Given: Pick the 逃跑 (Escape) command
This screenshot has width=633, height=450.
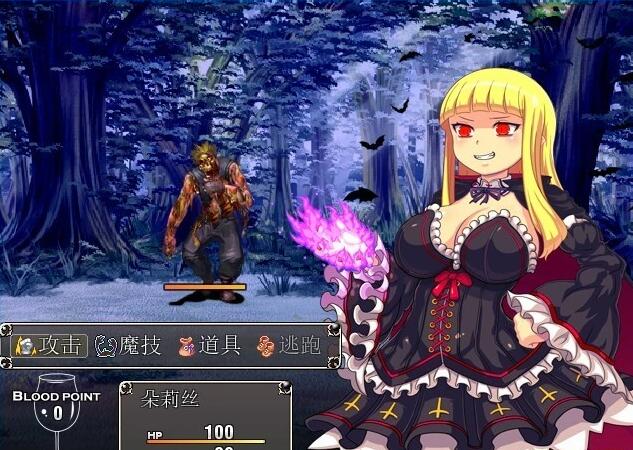Looking at the screenshot, I should [290, 346].
